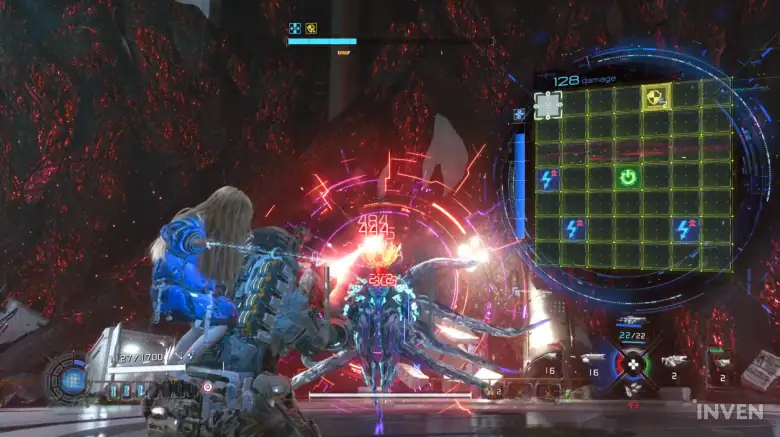This screenshot has width=780, height=437.
Task: Select the green power node on the grid
Action: 628,178
